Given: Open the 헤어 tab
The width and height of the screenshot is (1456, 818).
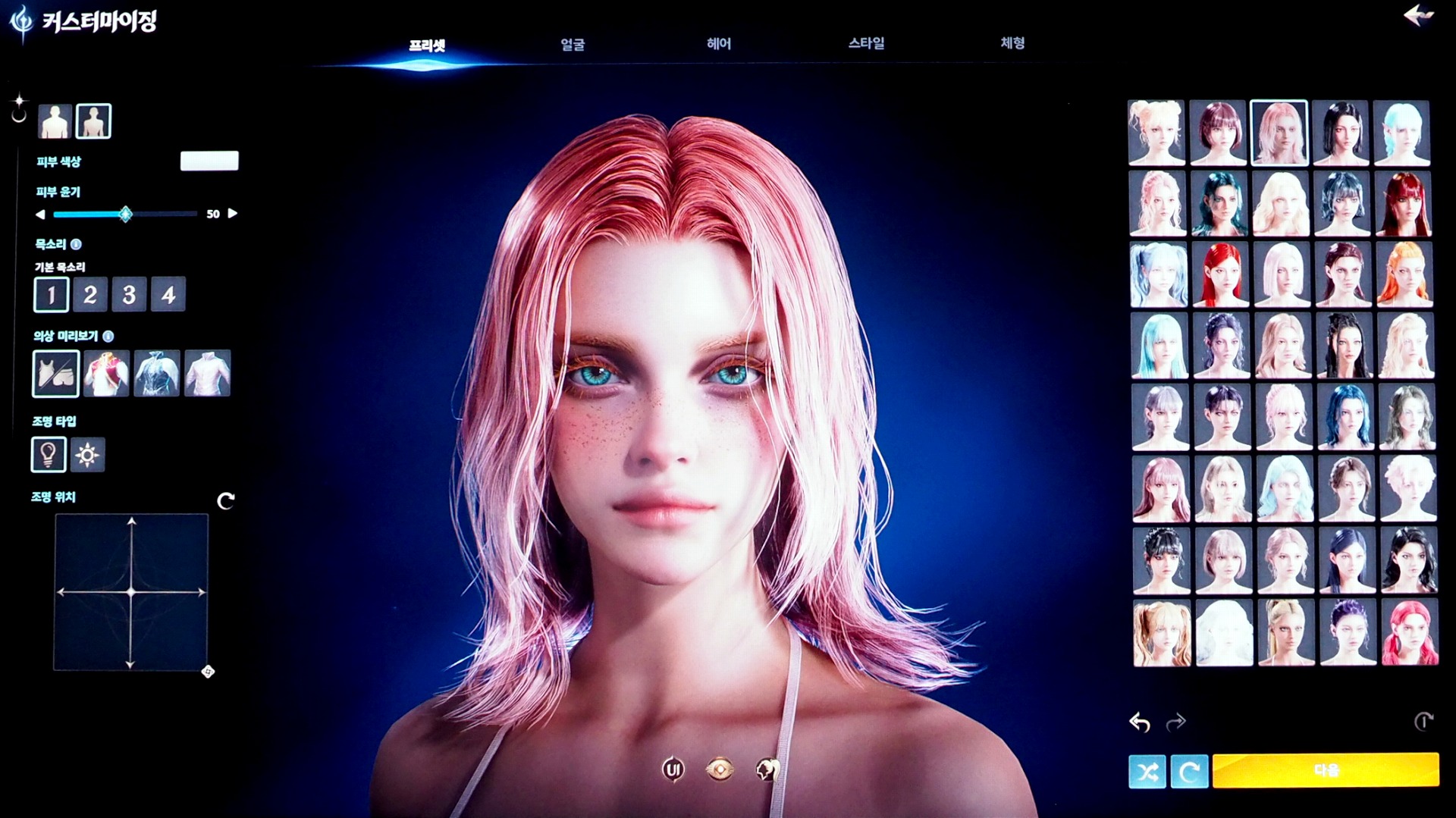Looking at the screenshot, I should [x=718, y=44].
